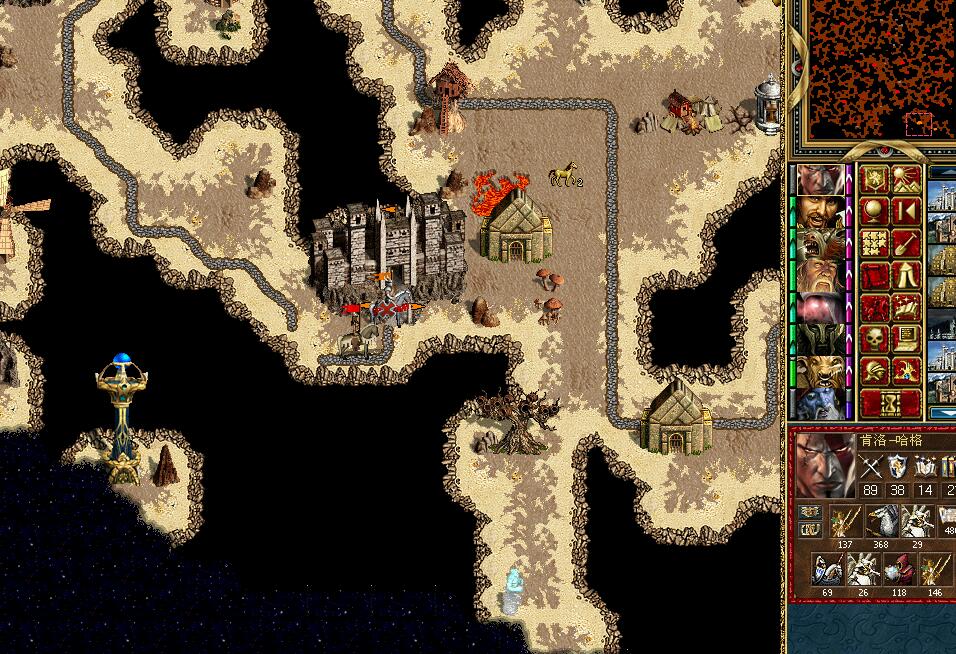
Task: Select the blue-faced hero portrait
Action: pyautogui.click(x=818, y=402)
